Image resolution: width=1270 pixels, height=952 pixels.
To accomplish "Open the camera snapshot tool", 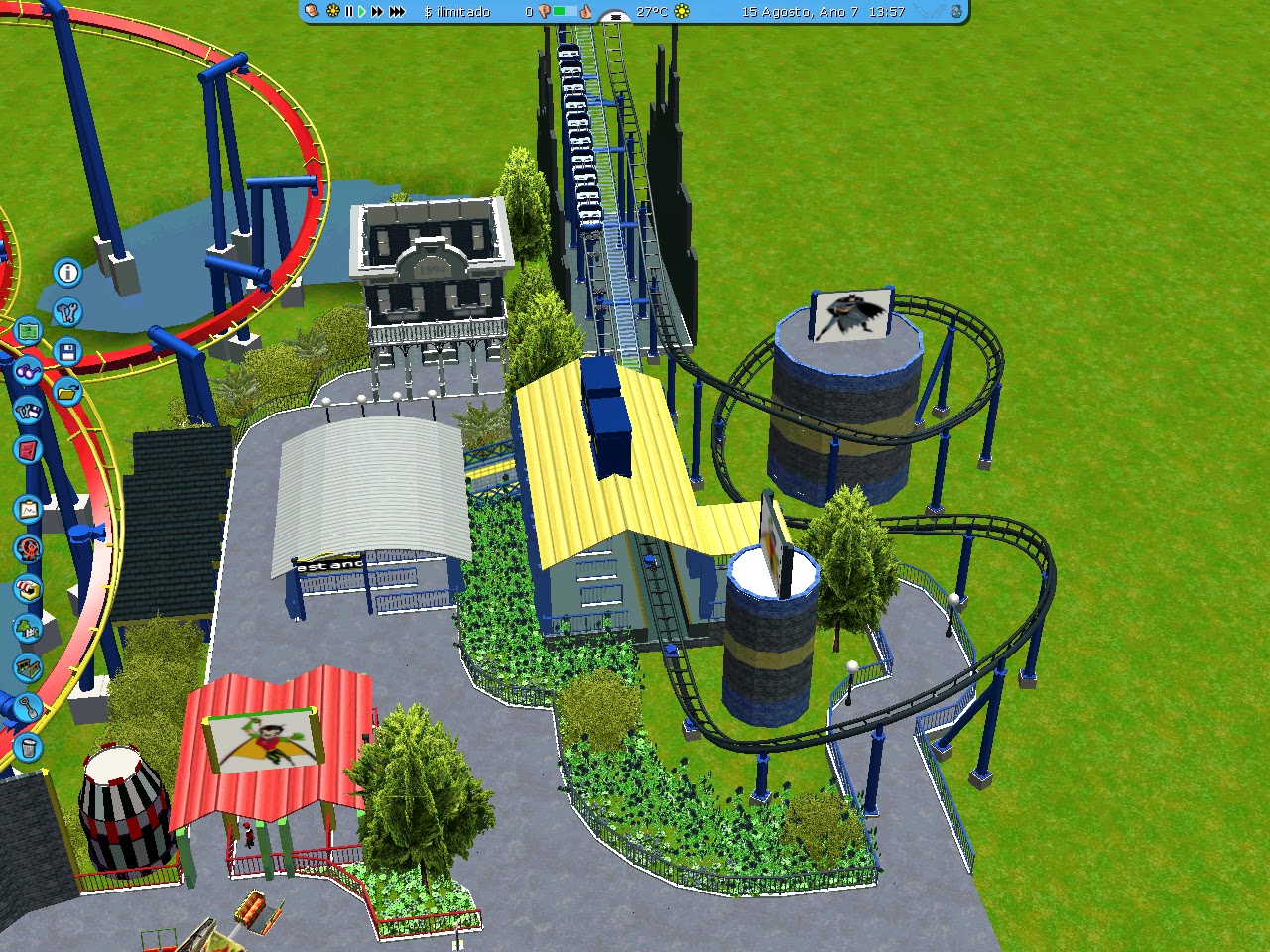I will [26, 508].
